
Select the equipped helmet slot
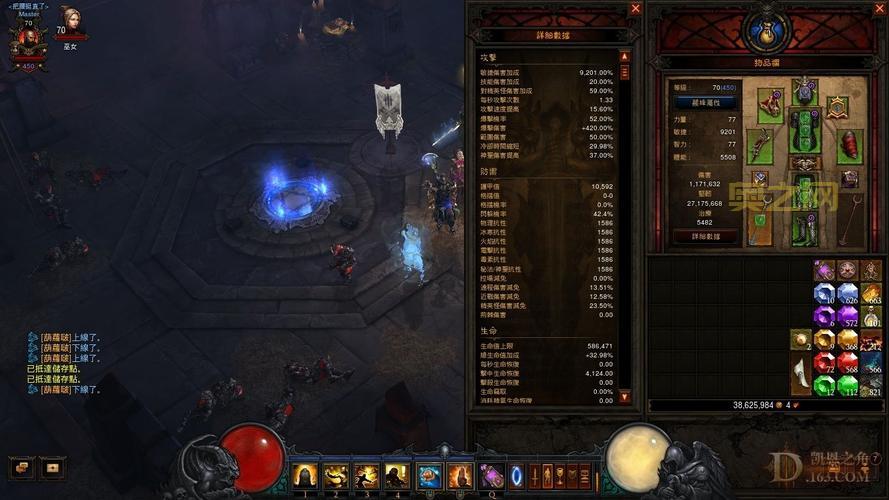pos(806,92)
